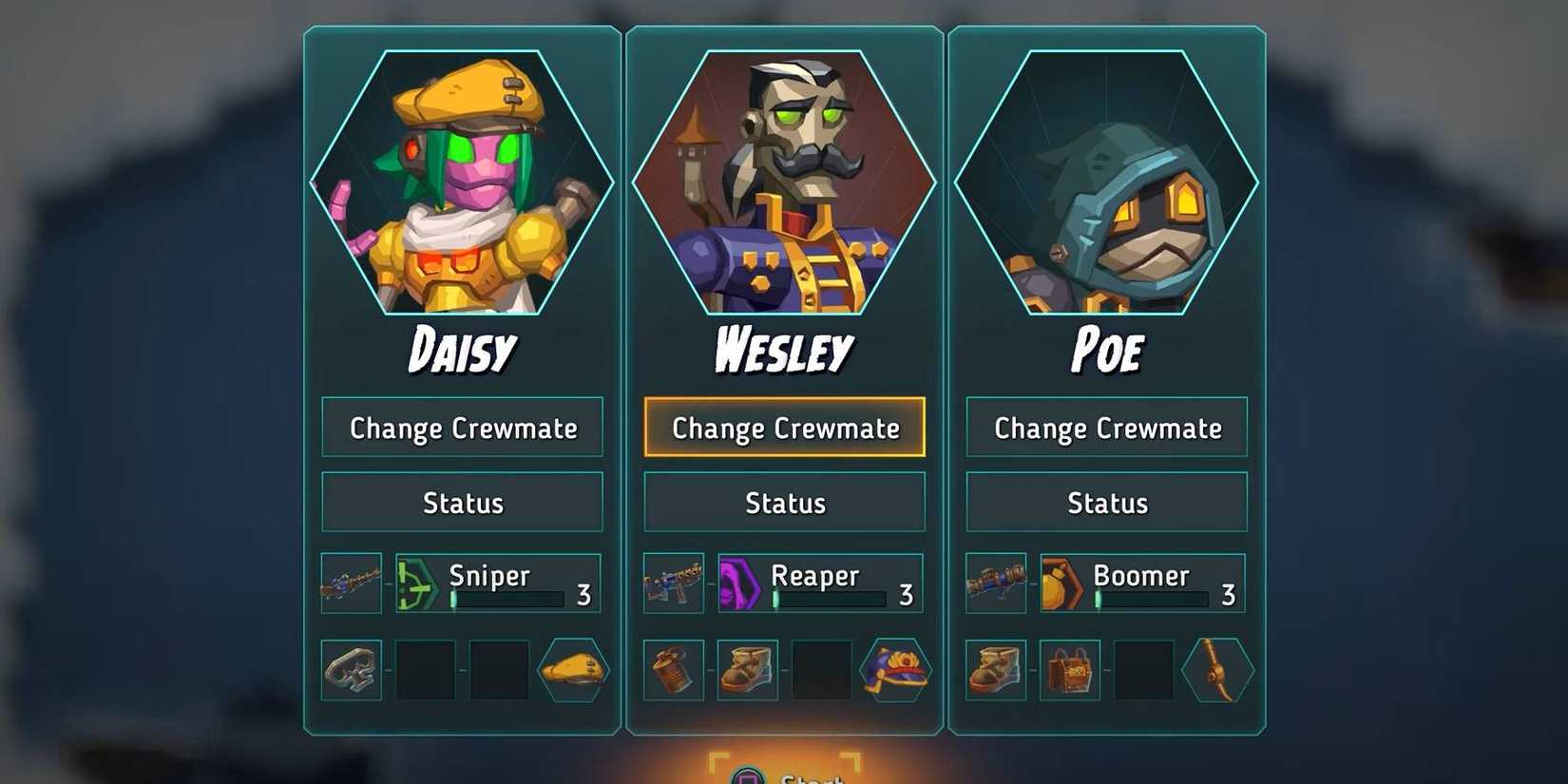The height and width of the screenshot is (784, 1568).
Task: Choose Wesley's blue officer hat slot
Action: (895, 670)
